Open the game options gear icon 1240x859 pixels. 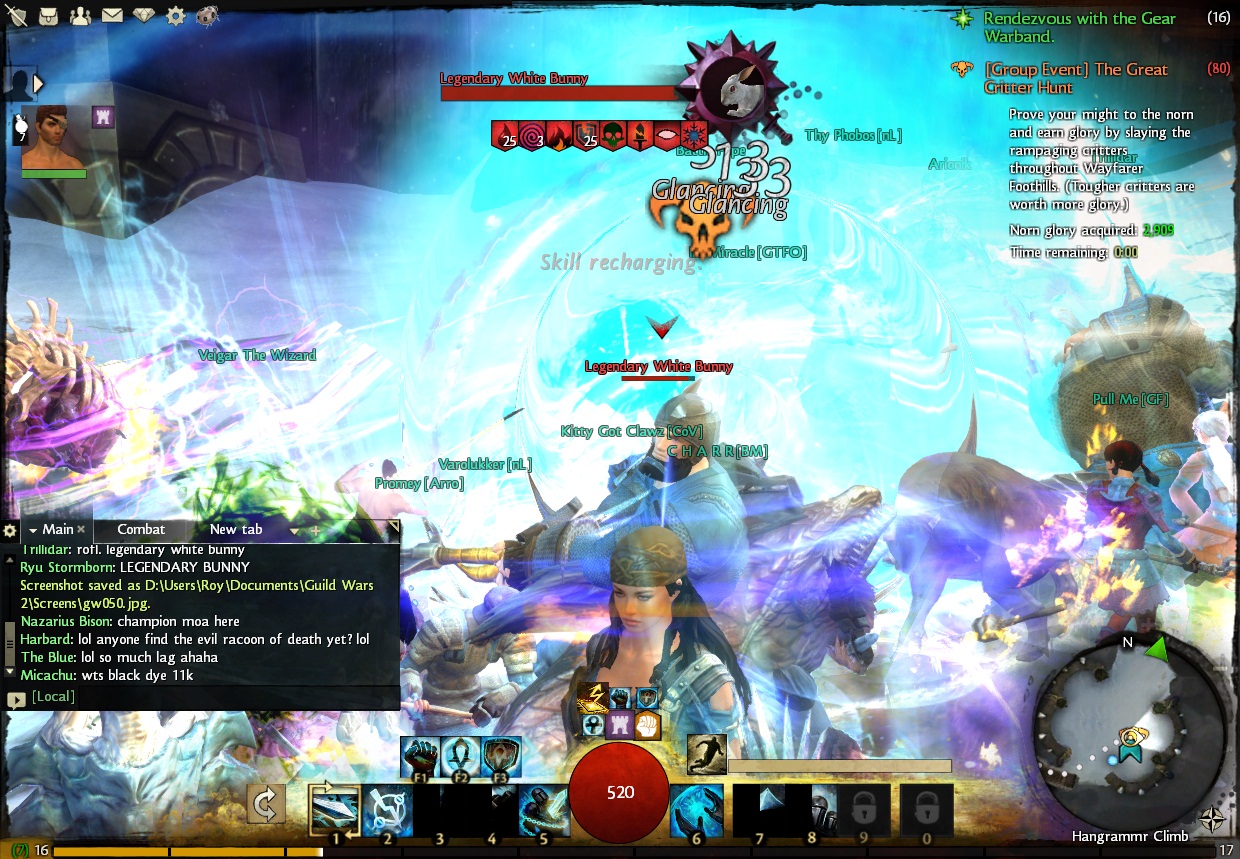click(176, 16)
